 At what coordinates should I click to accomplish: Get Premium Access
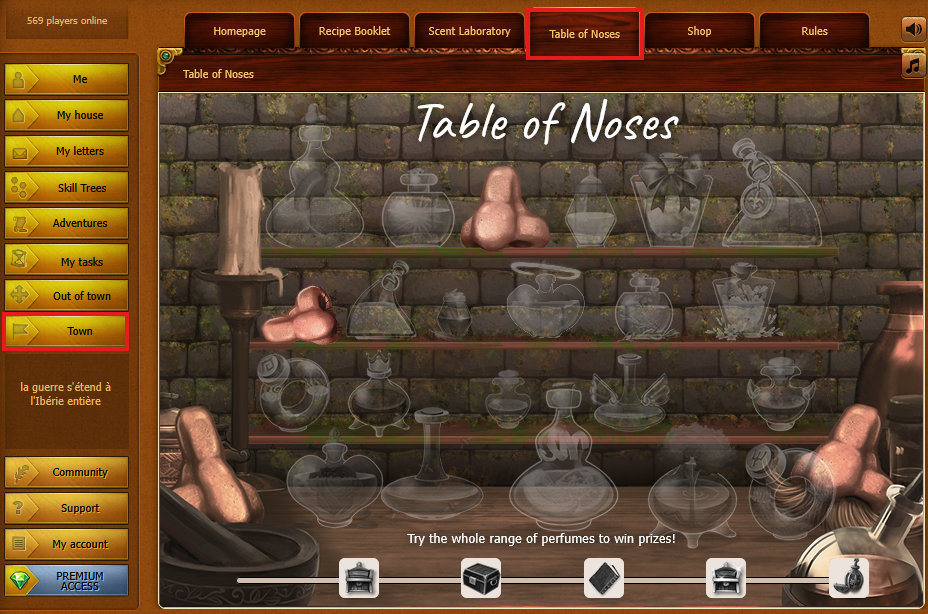[67, 581]
